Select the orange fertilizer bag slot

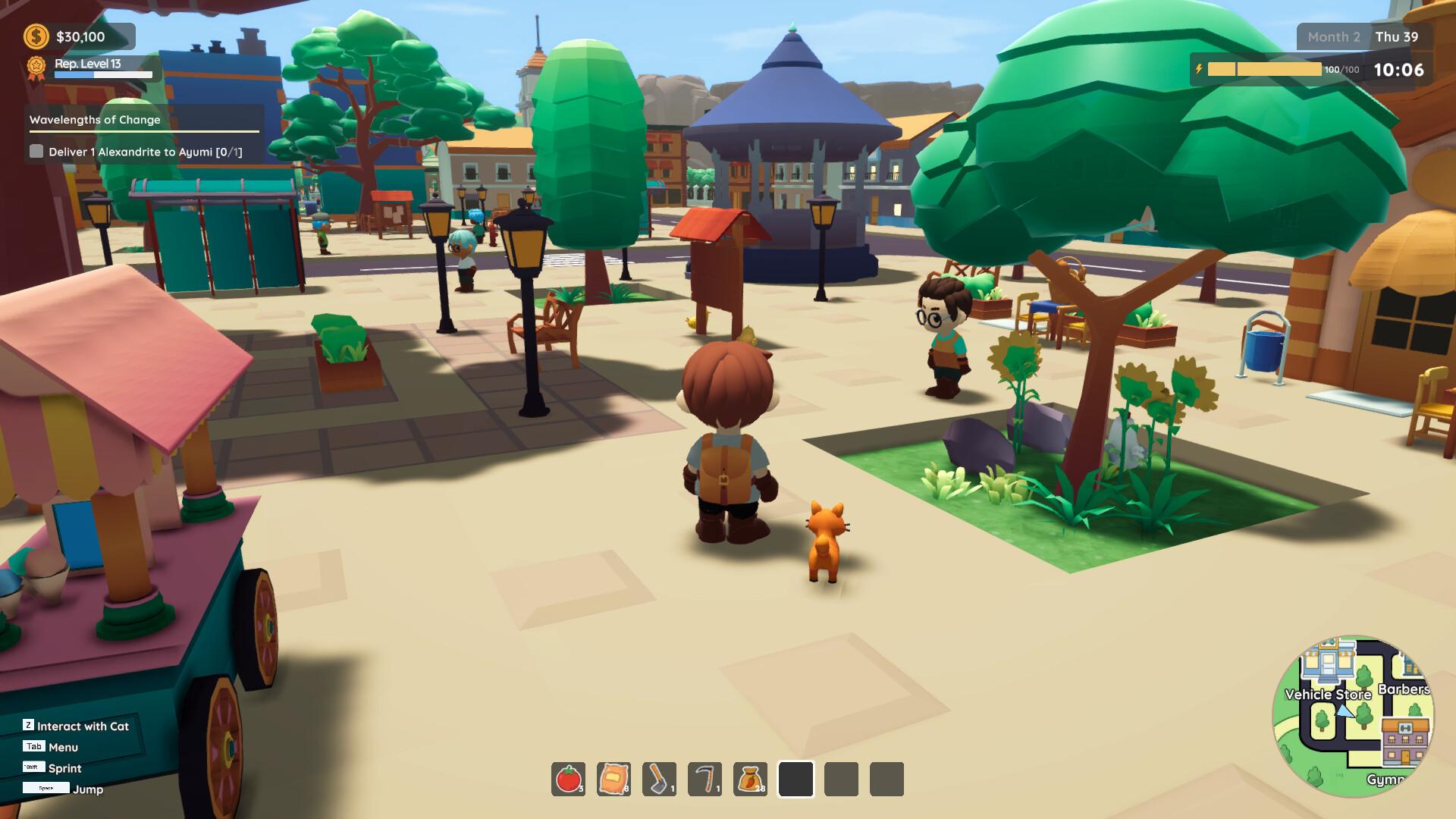click(x=613, y=779)
